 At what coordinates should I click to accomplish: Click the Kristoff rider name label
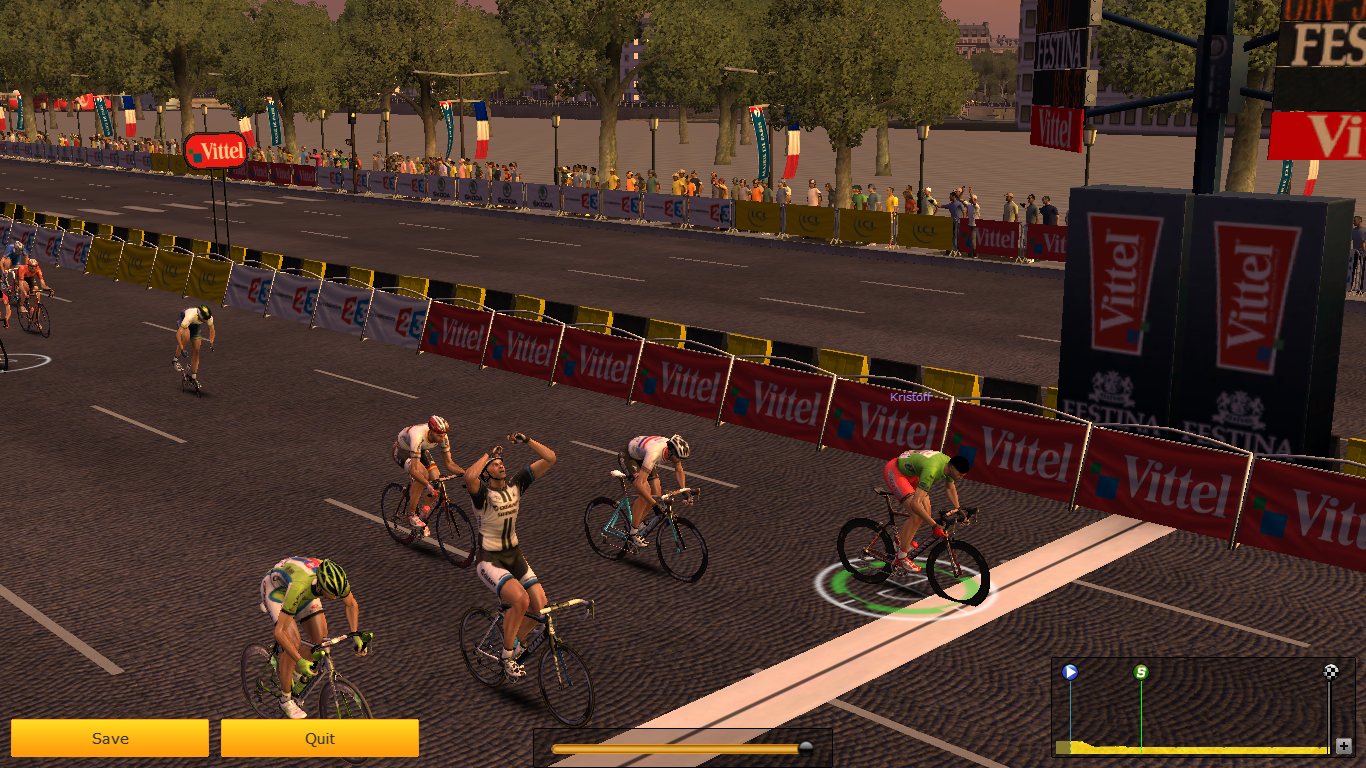pos(910,397)
